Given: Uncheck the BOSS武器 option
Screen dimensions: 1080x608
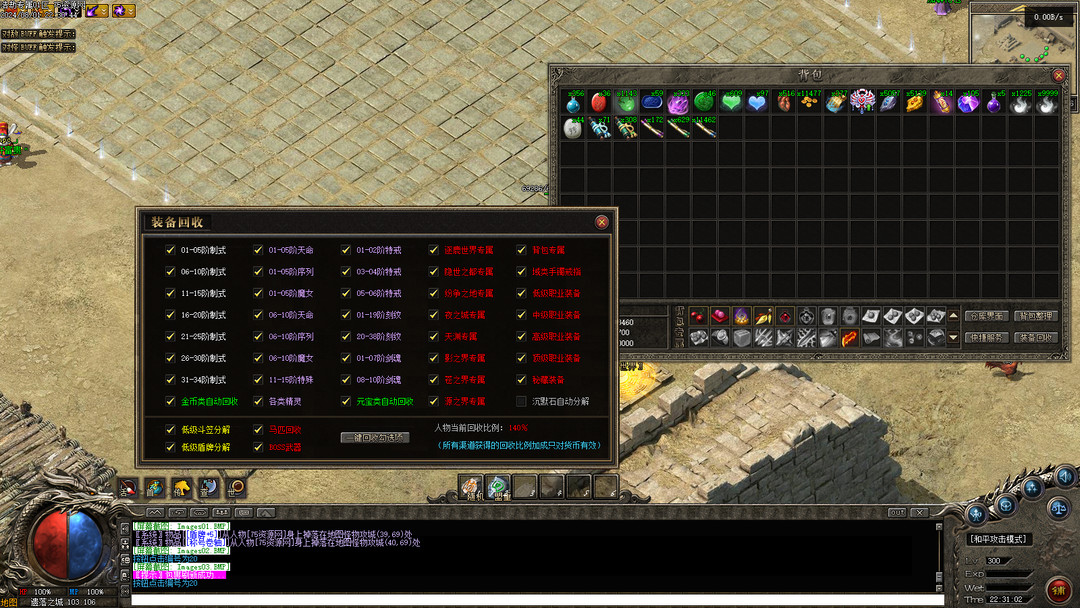Looking at the screenshot, I should pos(259,447).
